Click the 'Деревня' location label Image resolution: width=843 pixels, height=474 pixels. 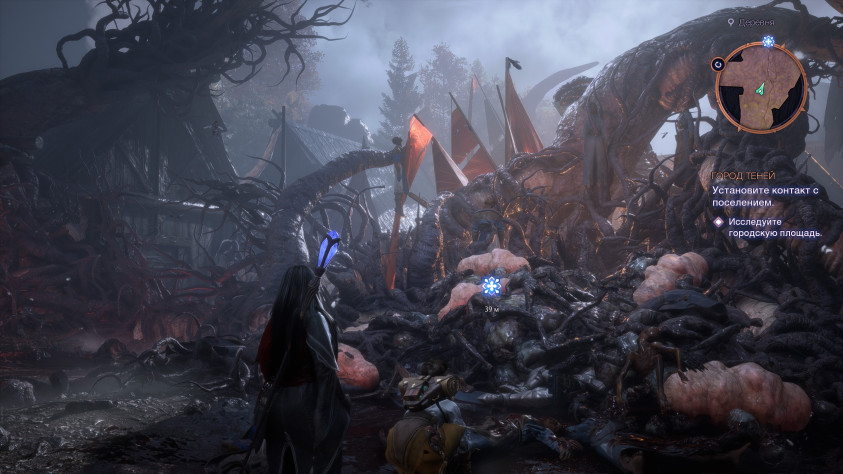pos(755,21)
